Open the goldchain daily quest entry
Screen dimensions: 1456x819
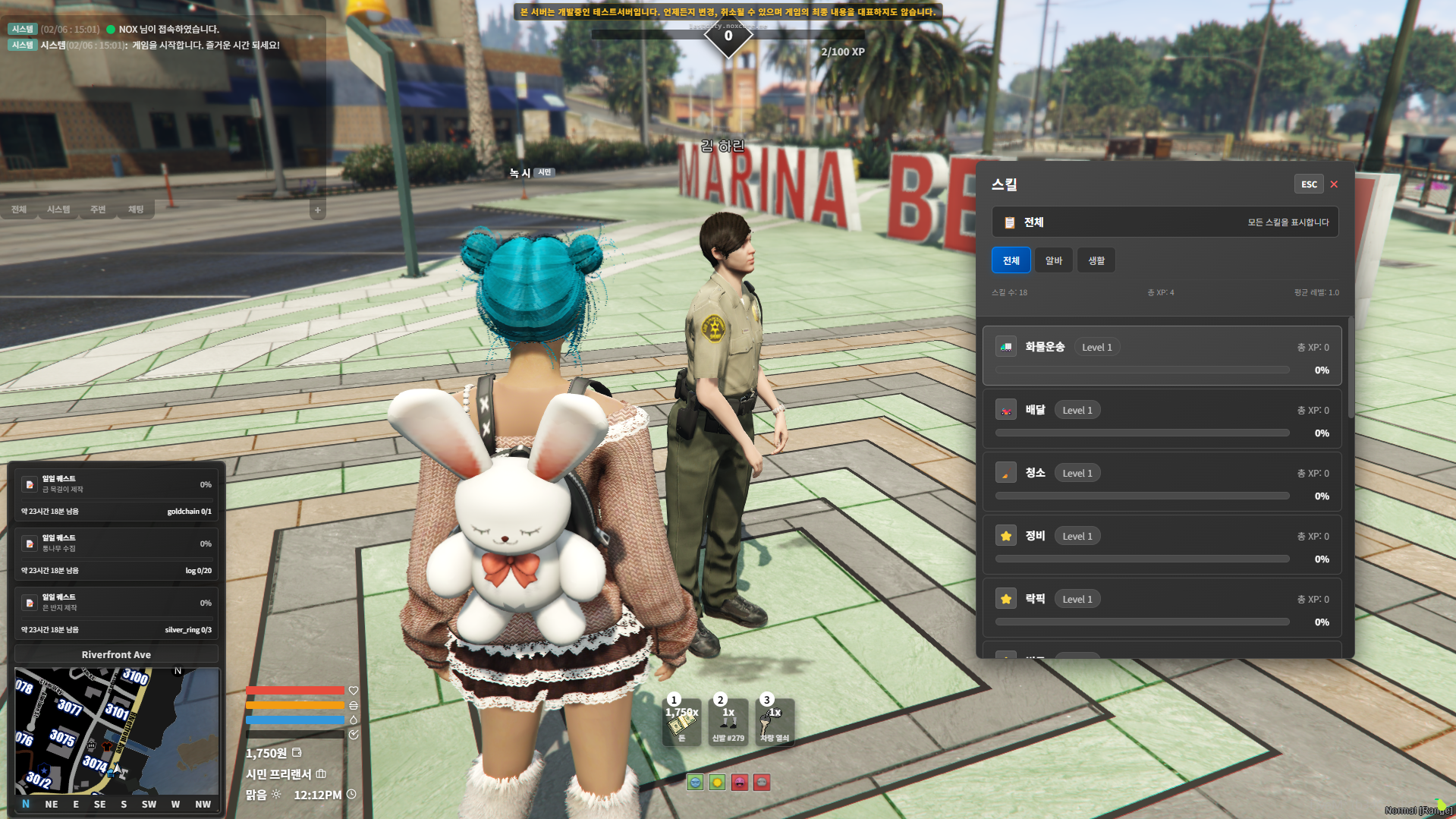[x=116, y=494]
